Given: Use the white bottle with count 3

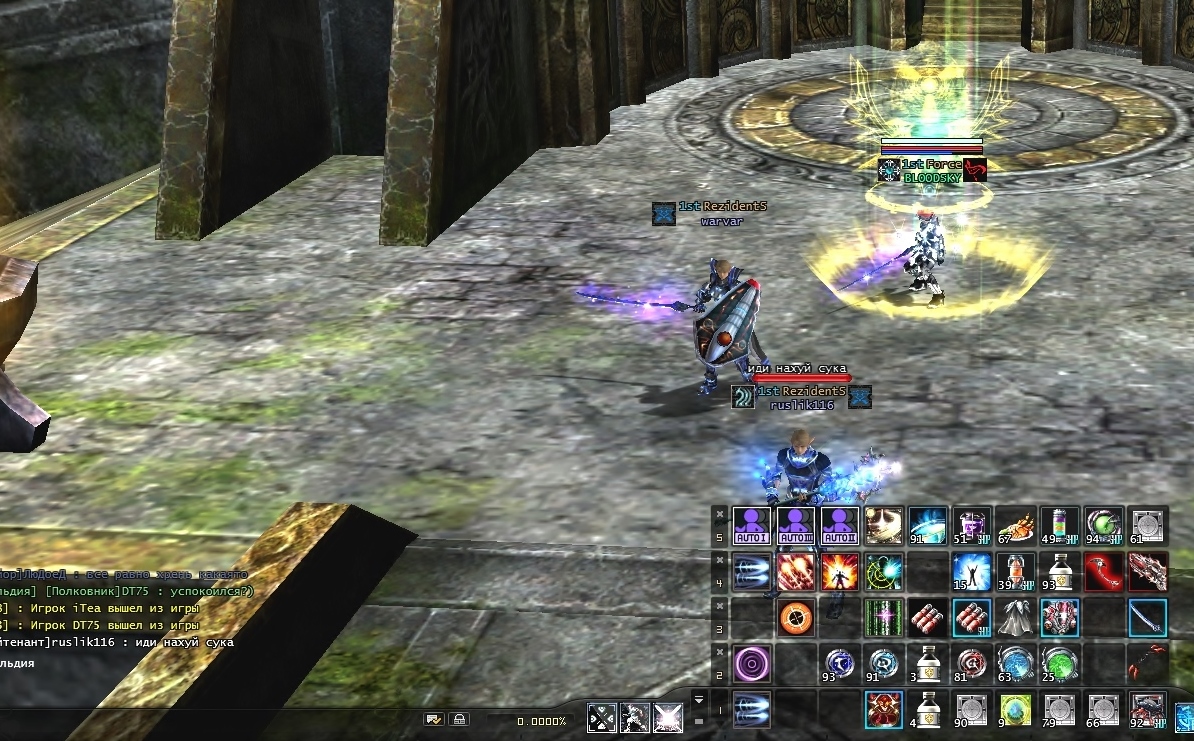Looking at the screenshot, I should click(x=928, y=664).
